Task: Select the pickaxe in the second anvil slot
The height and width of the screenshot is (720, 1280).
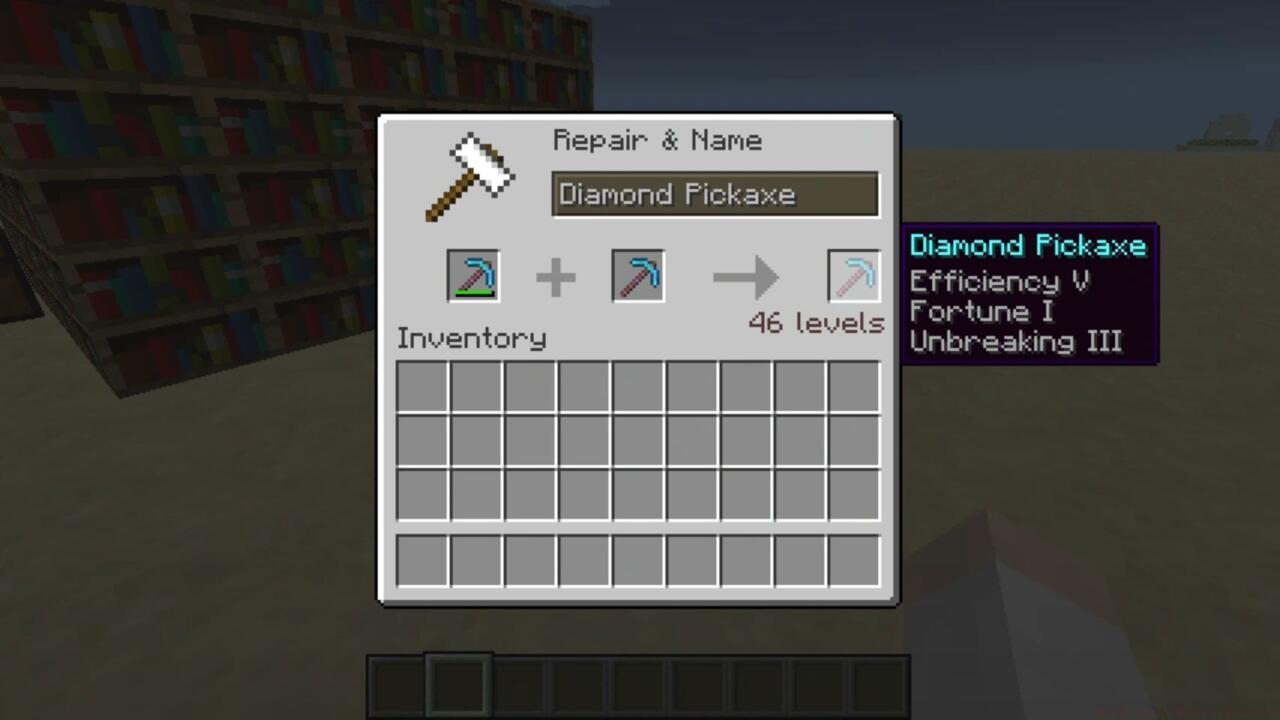Action: click(x=637, y=276)
